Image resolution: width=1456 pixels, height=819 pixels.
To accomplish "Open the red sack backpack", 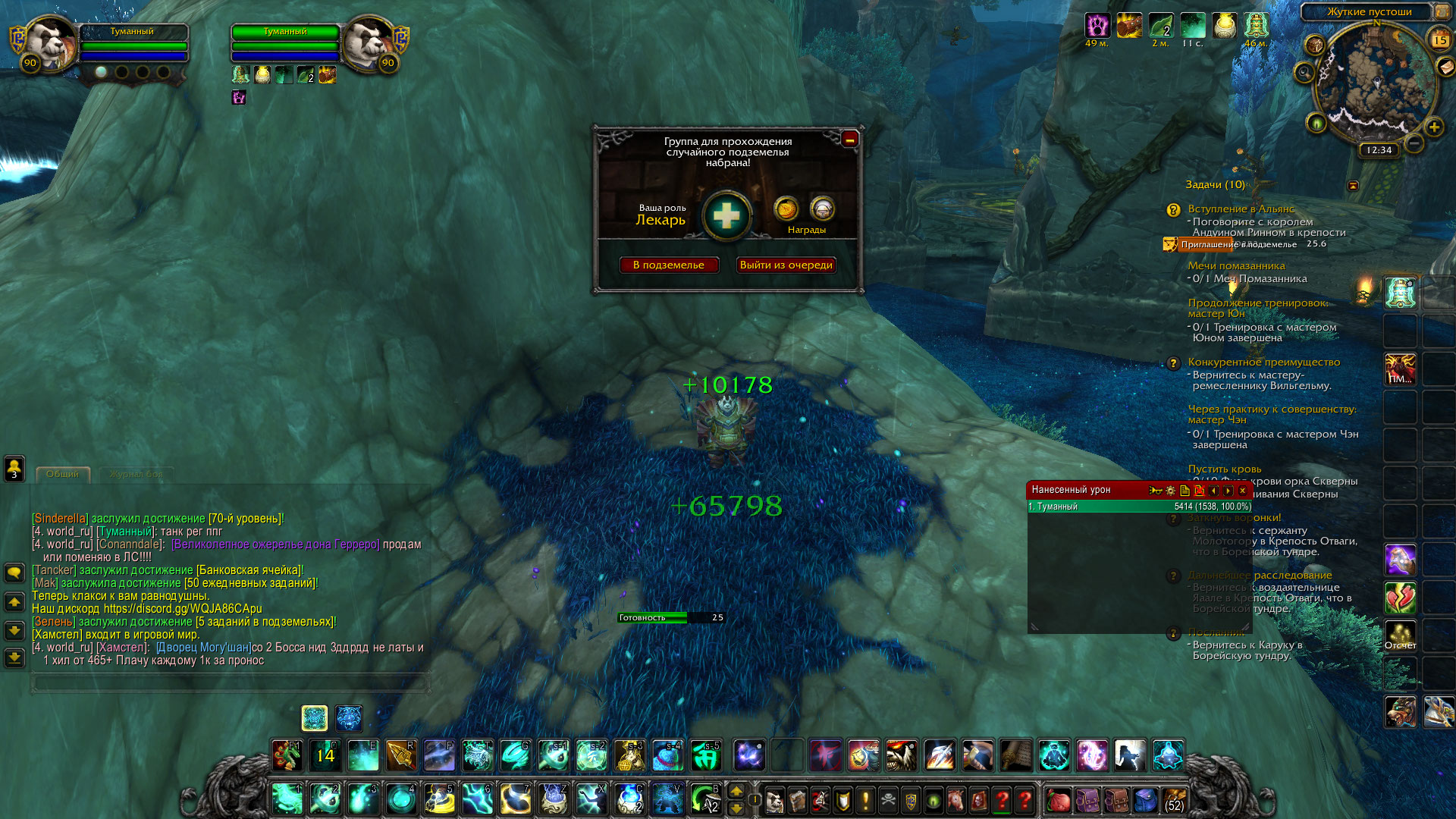I will [x=1058, y=800].
